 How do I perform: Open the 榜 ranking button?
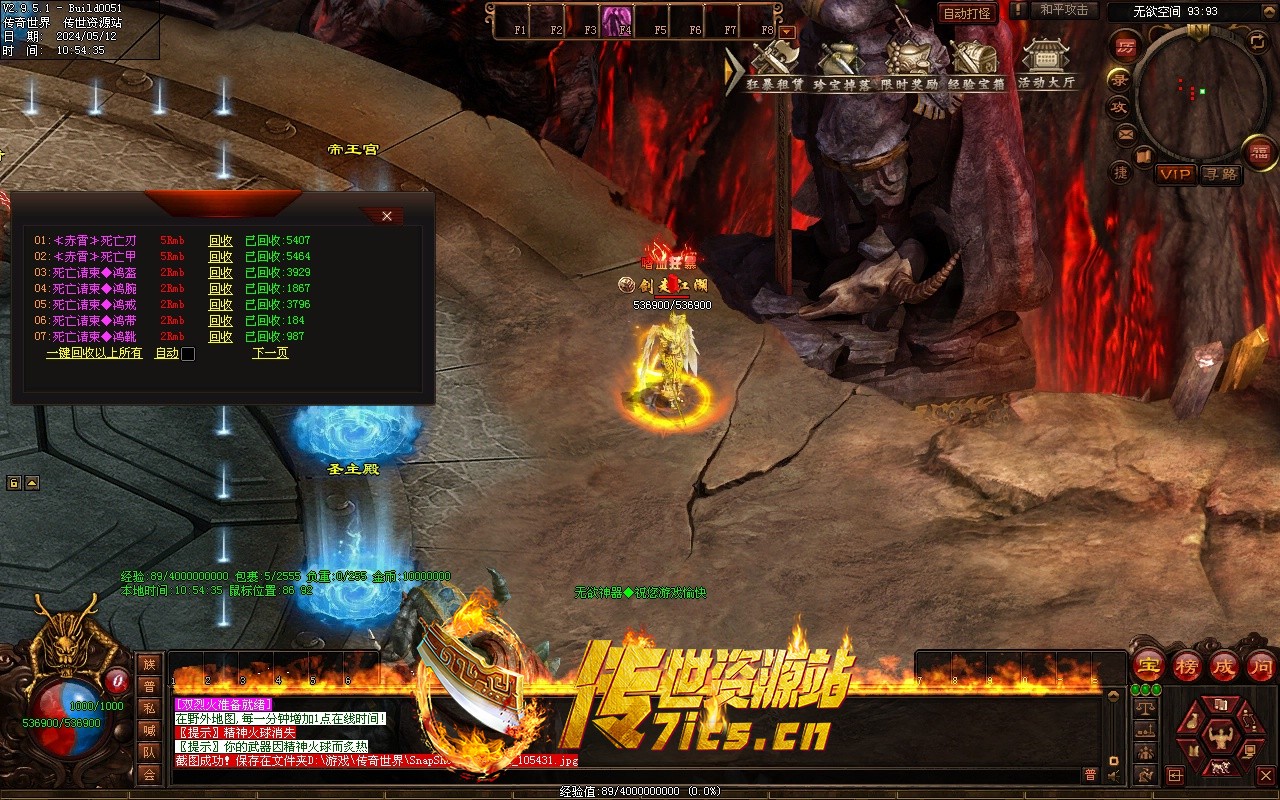[x=1187, y=665]
